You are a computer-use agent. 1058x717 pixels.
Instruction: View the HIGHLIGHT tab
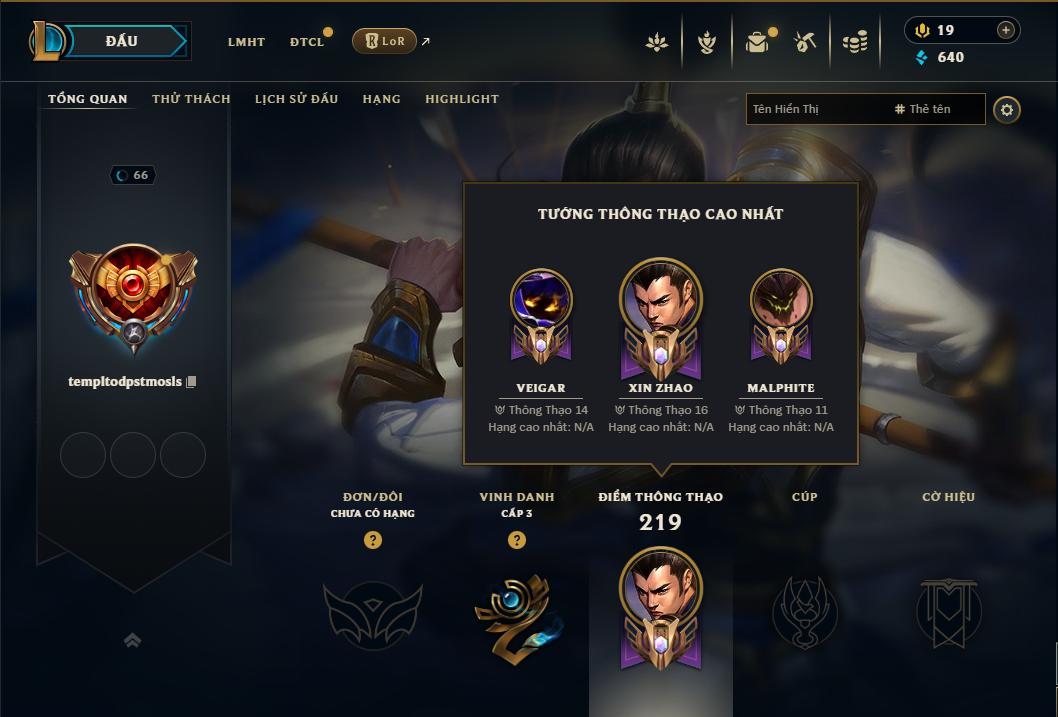[461, 99]
